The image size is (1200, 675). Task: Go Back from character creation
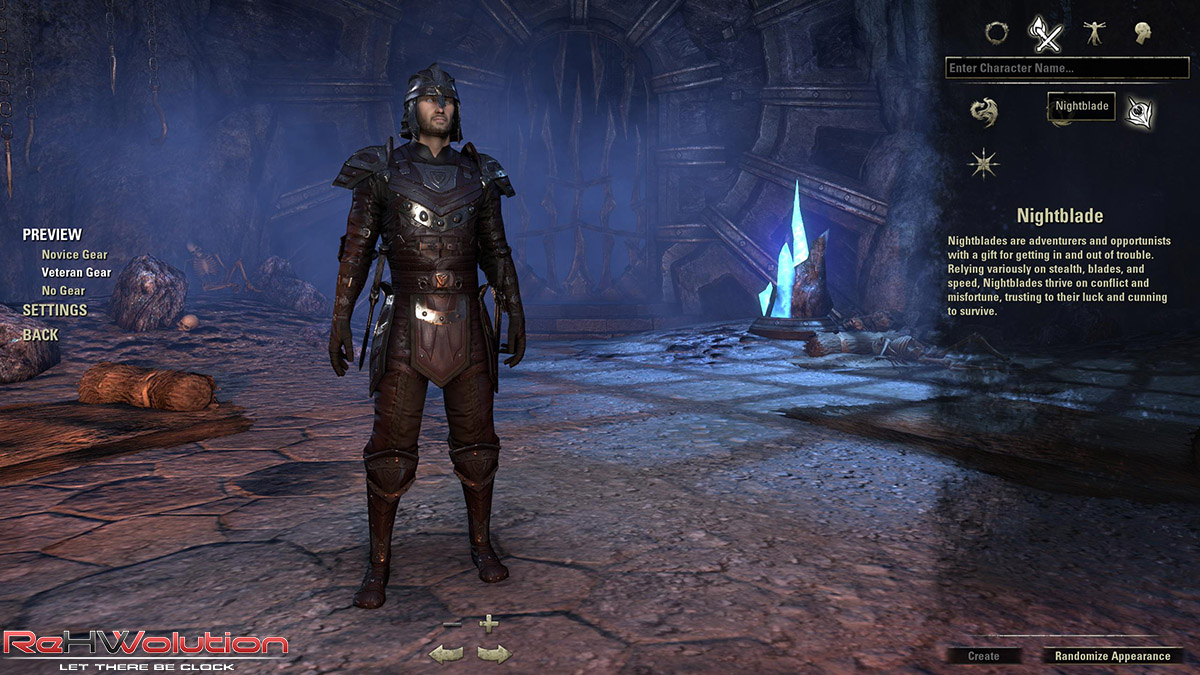tap(40, 335)
